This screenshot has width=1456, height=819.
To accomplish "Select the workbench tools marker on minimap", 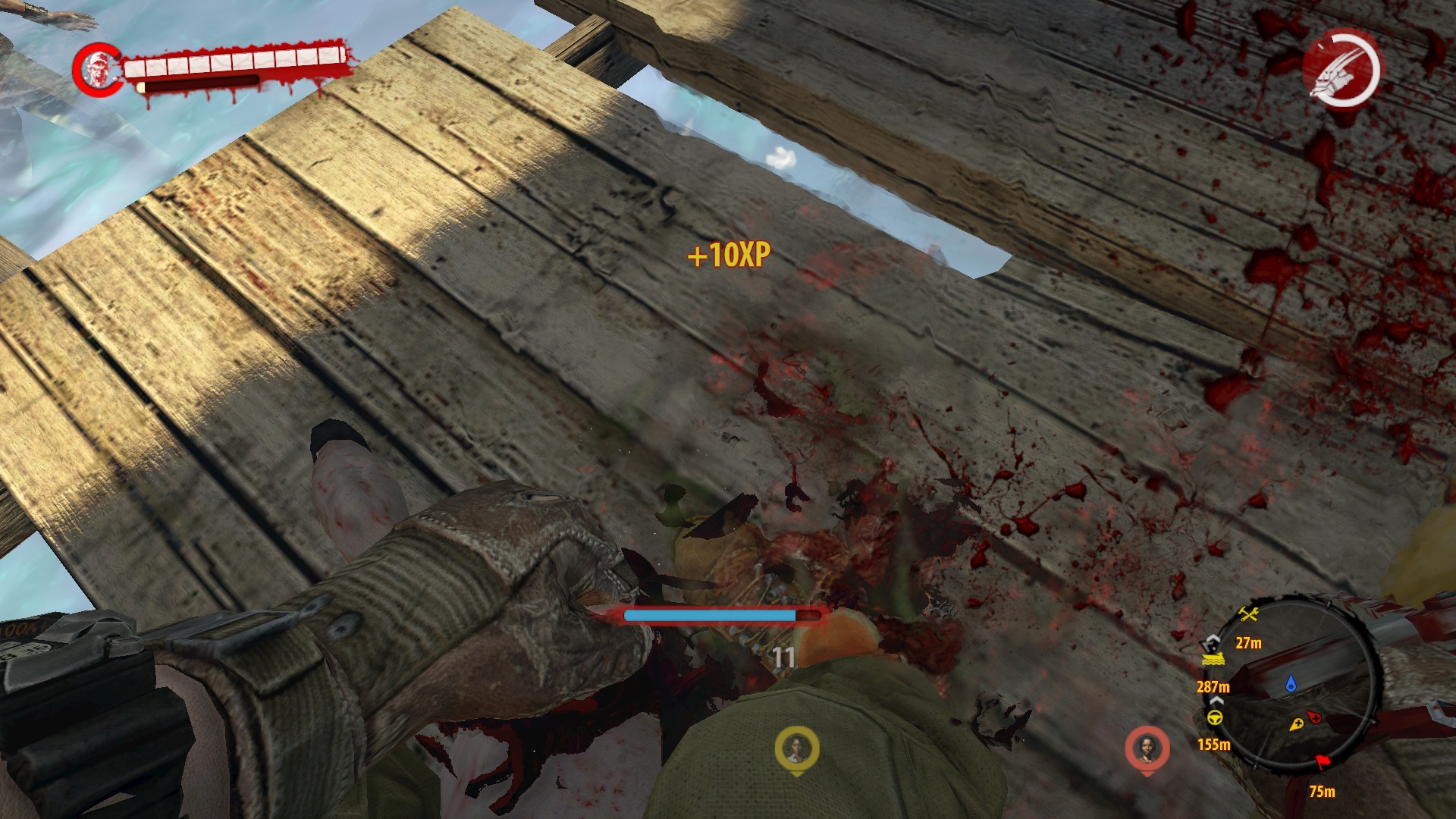I will pyautogui.click(x=1248, y=614).
